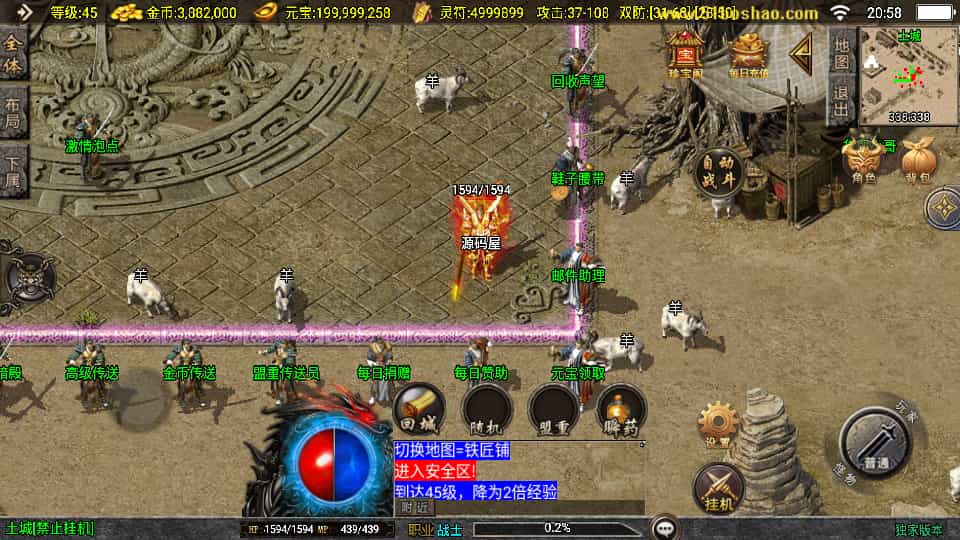Open the chat speech bubble
The width and height of the screenshot is (960, 540).
[x=664, y=527]
